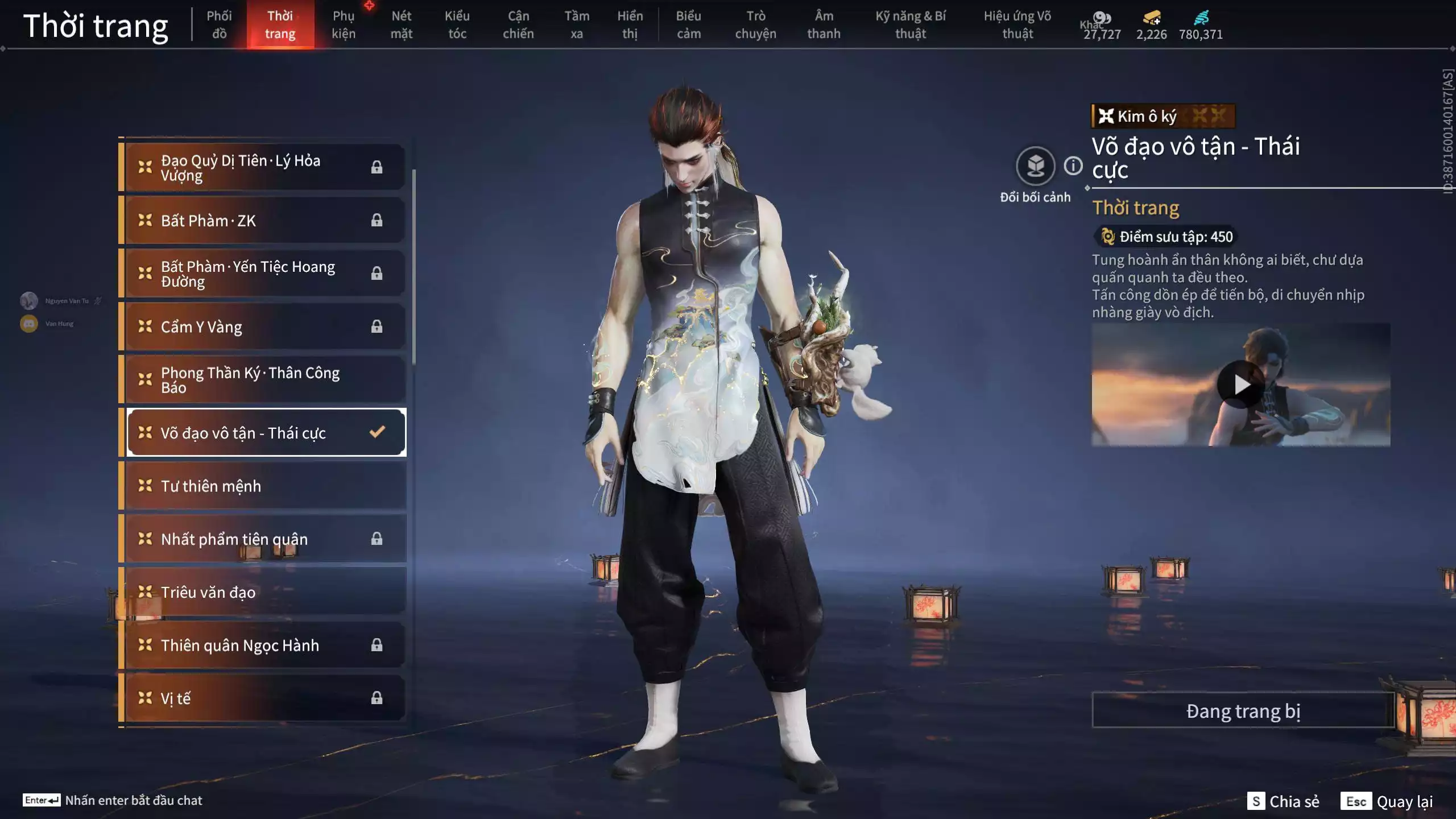Click the lock icon on Cẩm Y Vàng
The height and width of the screenshot is (819, 1456).
[x=377, y=326]
